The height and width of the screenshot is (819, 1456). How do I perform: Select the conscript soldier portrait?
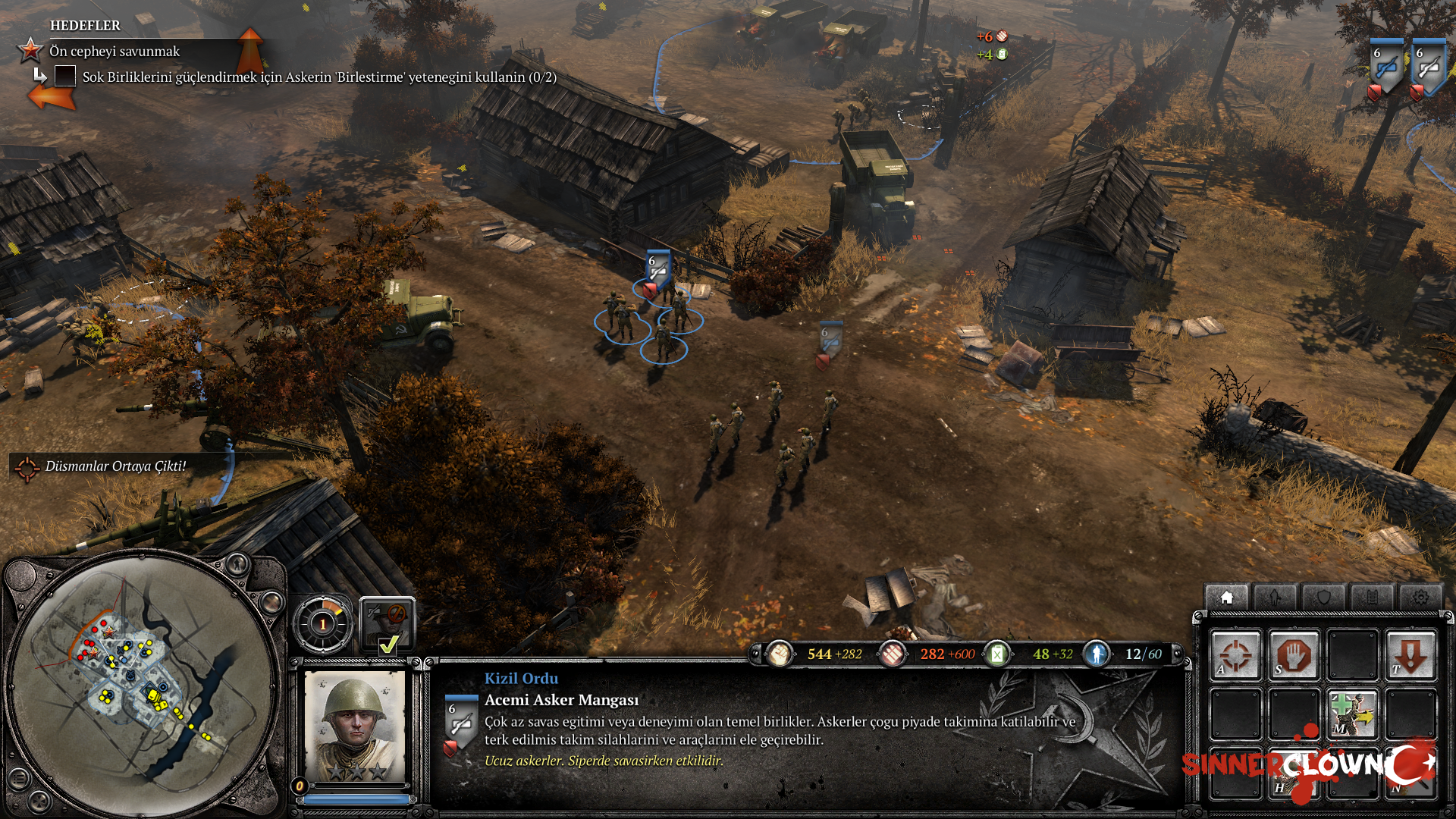[354, 723]
